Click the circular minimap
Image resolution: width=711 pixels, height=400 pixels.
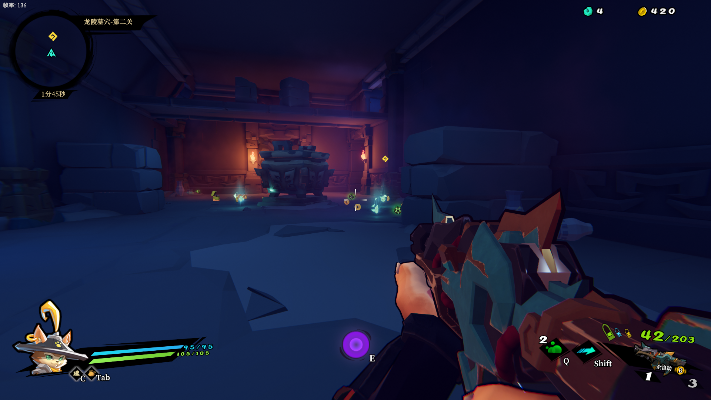[51, 49]
